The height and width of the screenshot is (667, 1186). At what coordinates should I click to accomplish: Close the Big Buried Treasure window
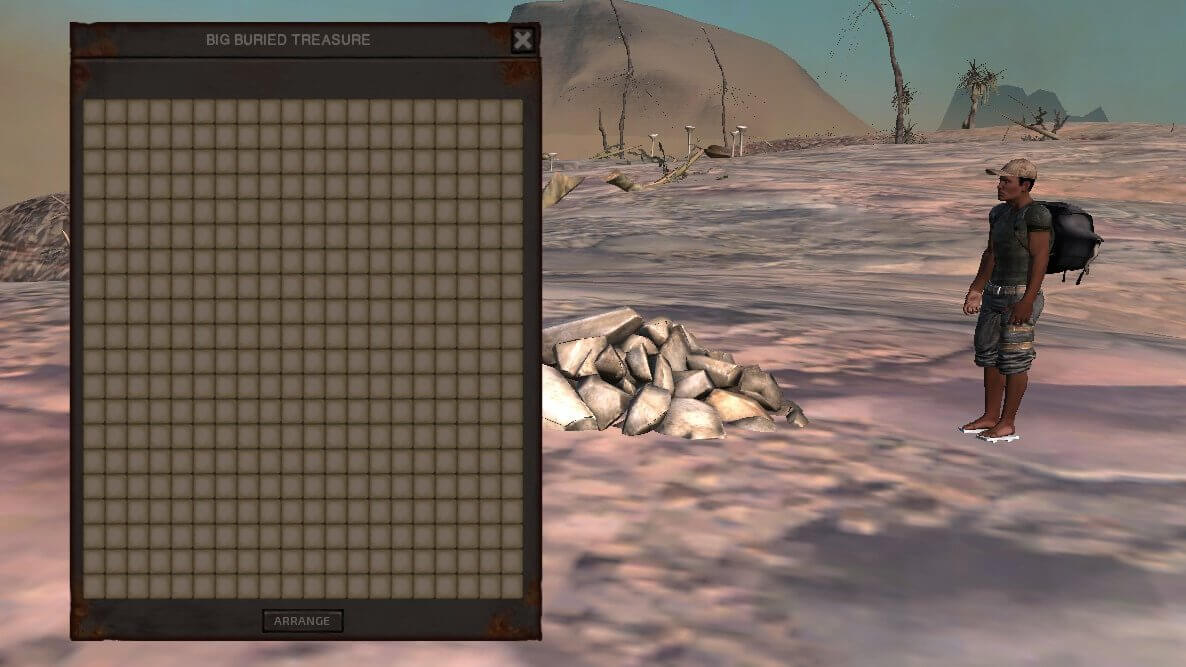coord(523,40)
